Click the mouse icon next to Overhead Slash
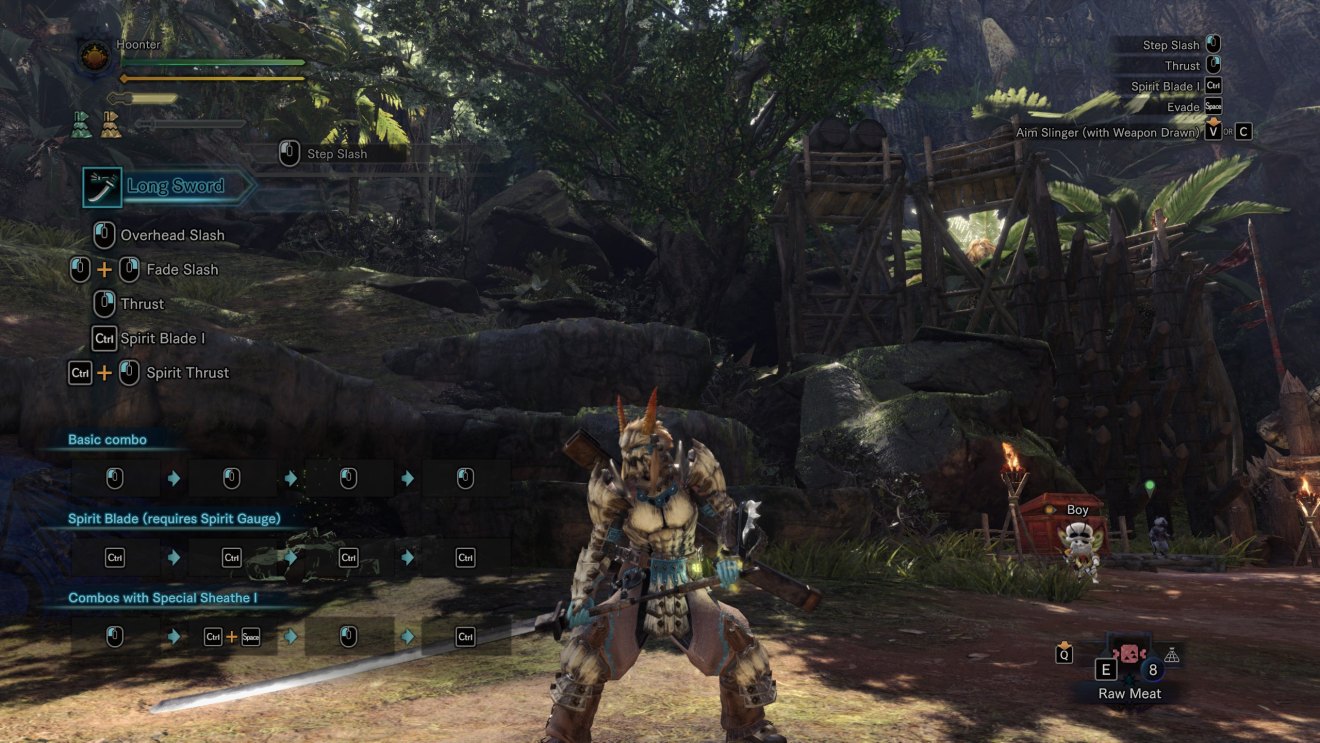 (x=103, y=234)
